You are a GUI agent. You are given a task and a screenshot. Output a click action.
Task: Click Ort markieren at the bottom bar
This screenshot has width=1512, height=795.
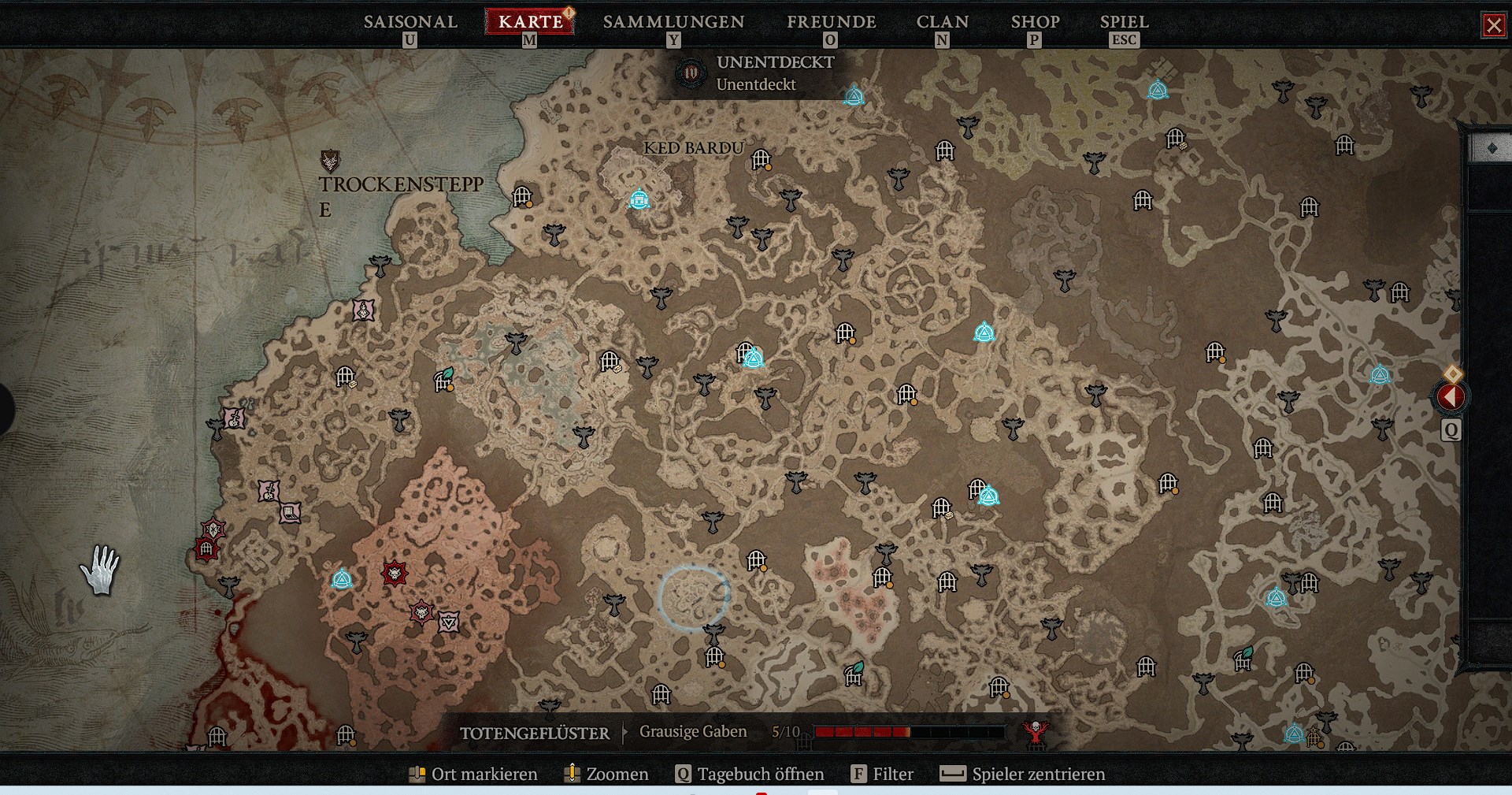[x=473, y=774]
